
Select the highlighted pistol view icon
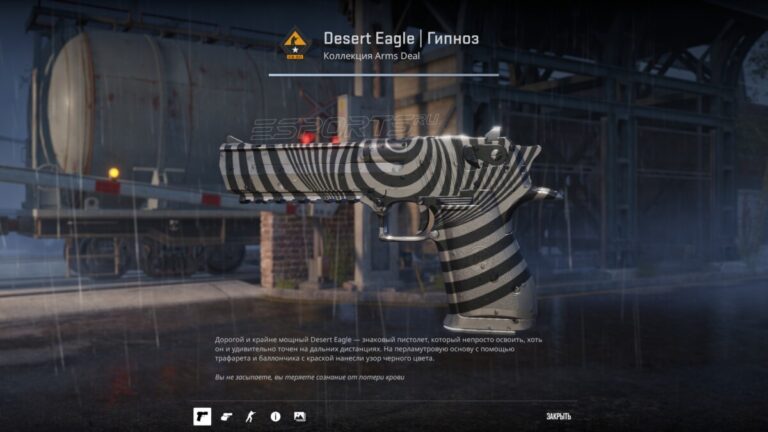[202, 416]
